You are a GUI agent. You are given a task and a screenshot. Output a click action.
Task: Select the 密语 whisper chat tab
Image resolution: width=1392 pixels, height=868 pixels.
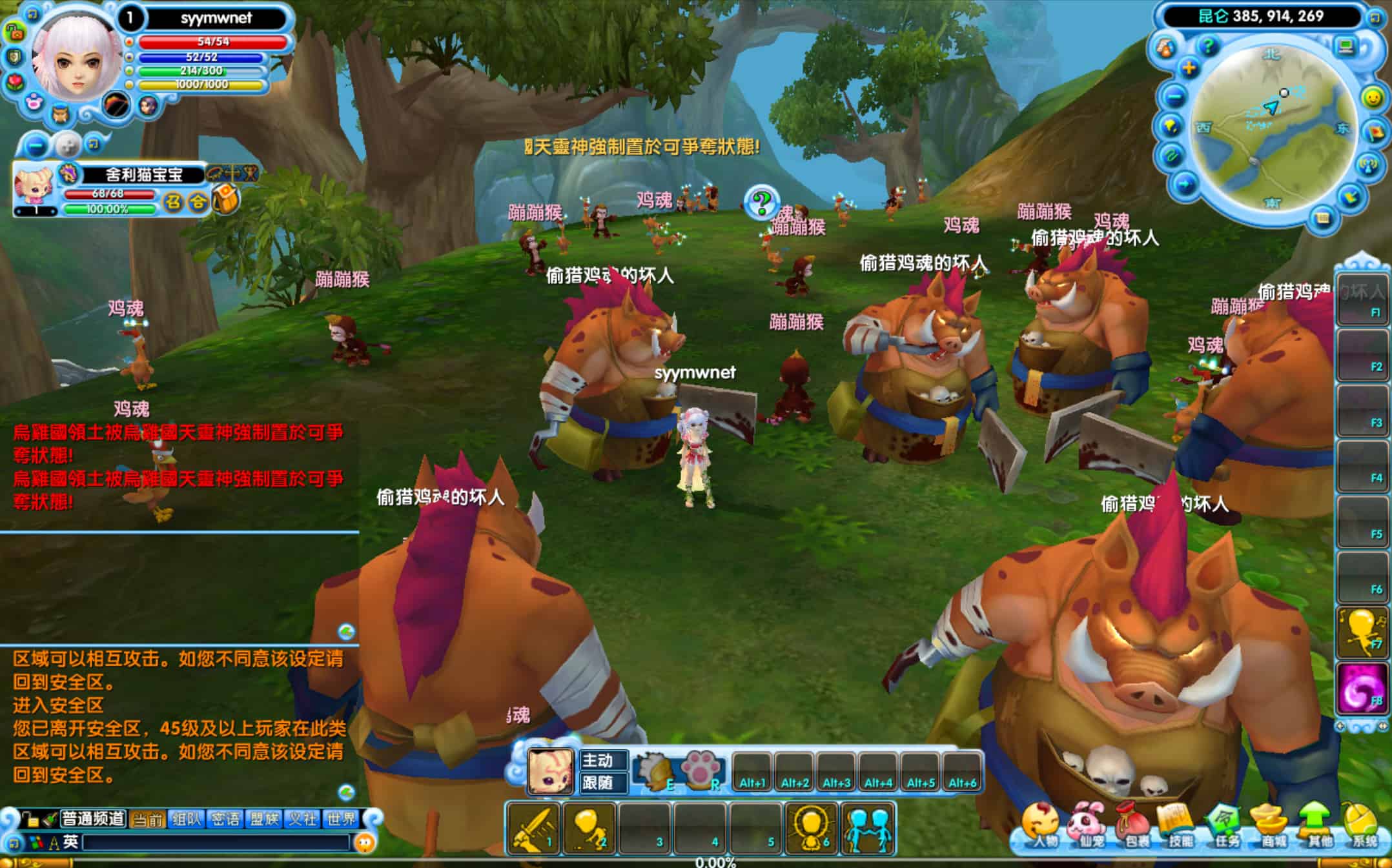[225, 819]
